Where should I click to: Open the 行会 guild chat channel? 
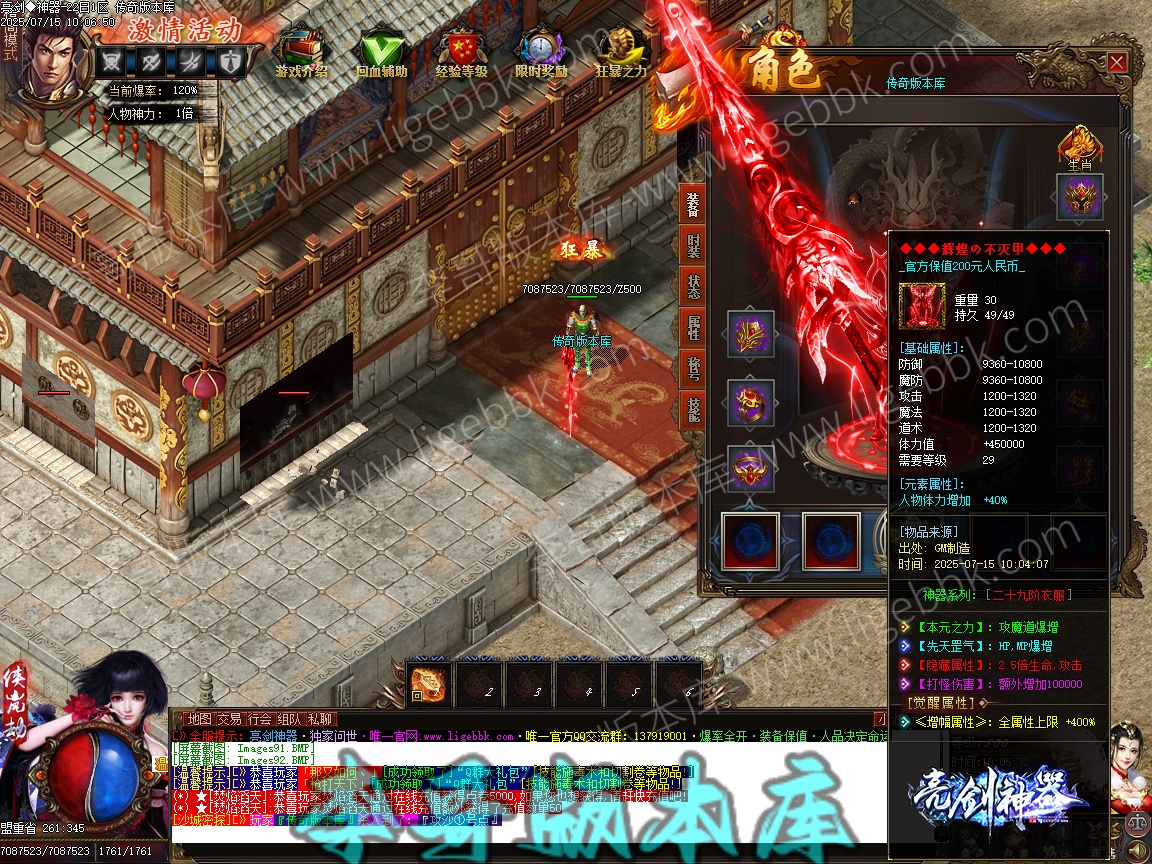260,719
